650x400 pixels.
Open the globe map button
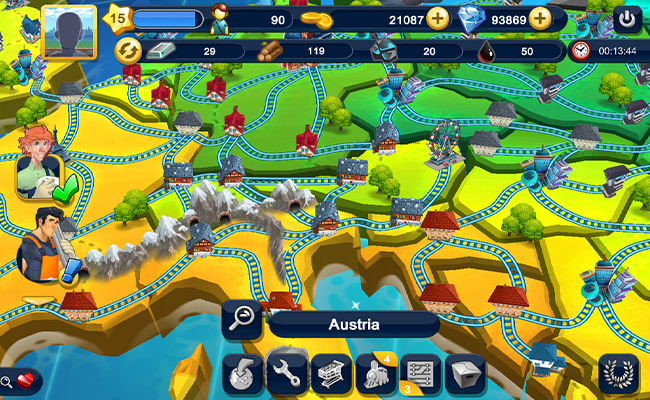(241, 374)
